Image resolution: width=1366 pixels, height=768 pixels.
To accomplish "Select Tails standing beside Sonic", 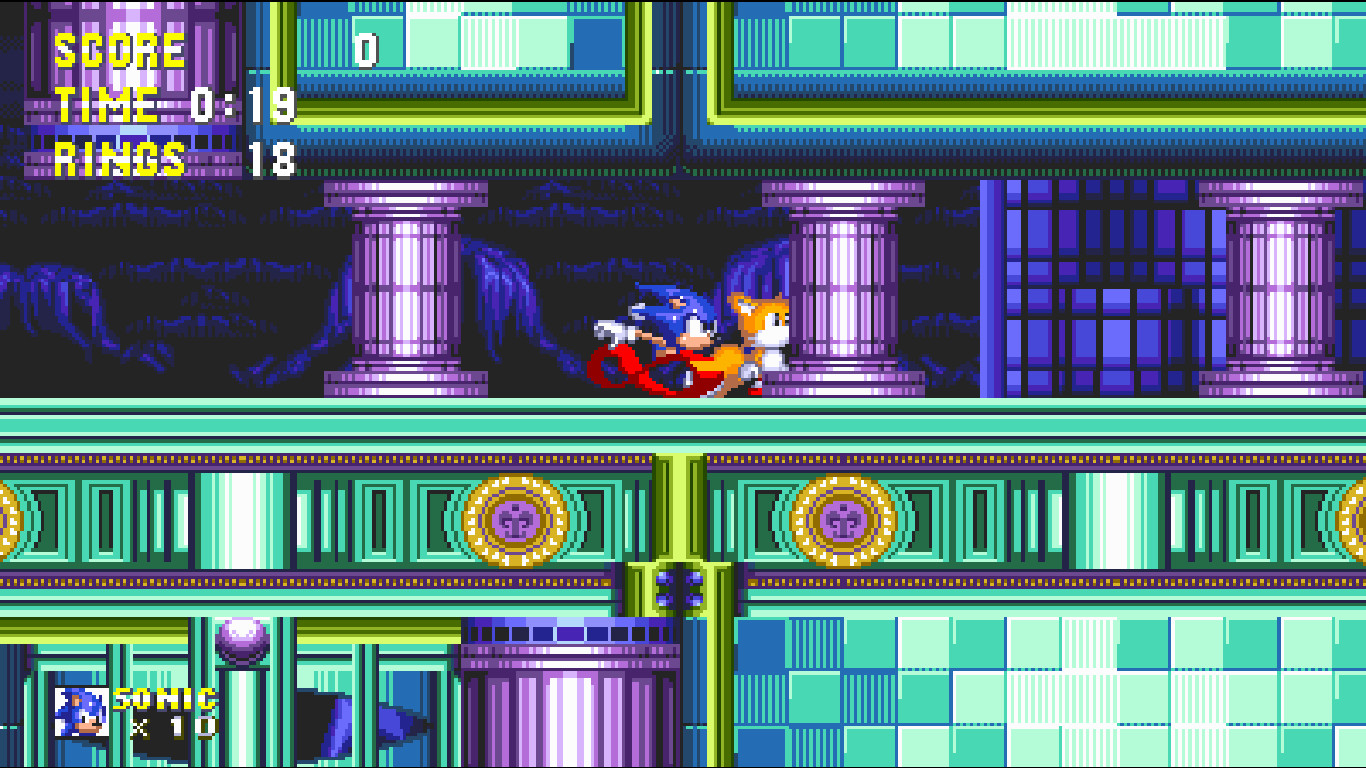I will (755, 340).
